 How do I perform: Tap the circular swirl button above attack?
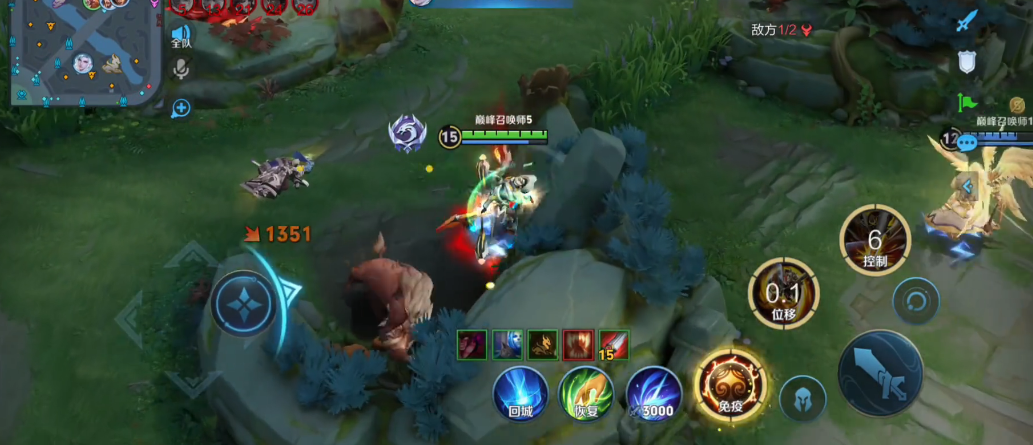point(916,299)
